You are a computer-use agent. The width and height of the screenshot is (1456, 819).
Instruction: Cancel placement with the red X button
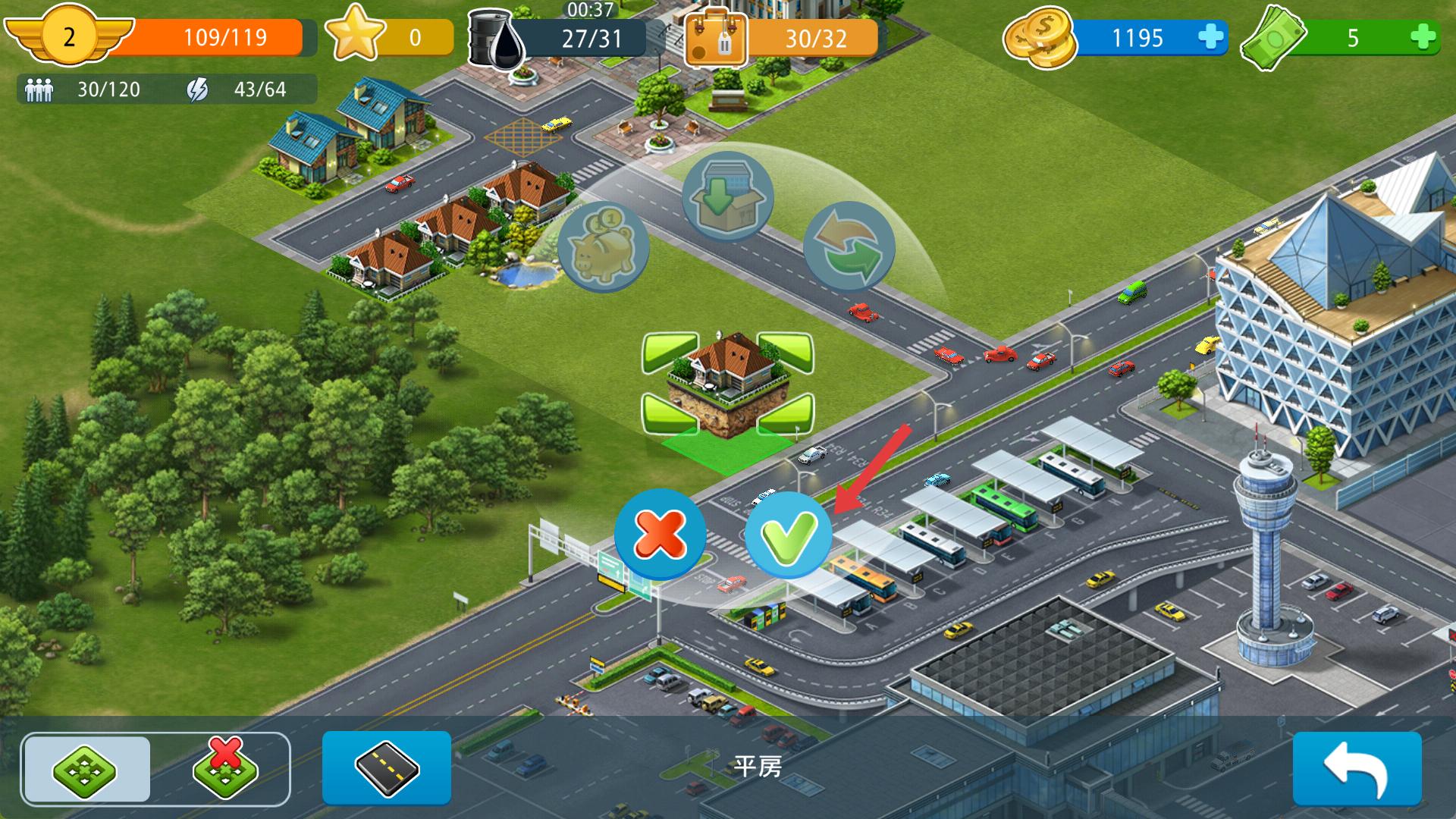point(660,533)
